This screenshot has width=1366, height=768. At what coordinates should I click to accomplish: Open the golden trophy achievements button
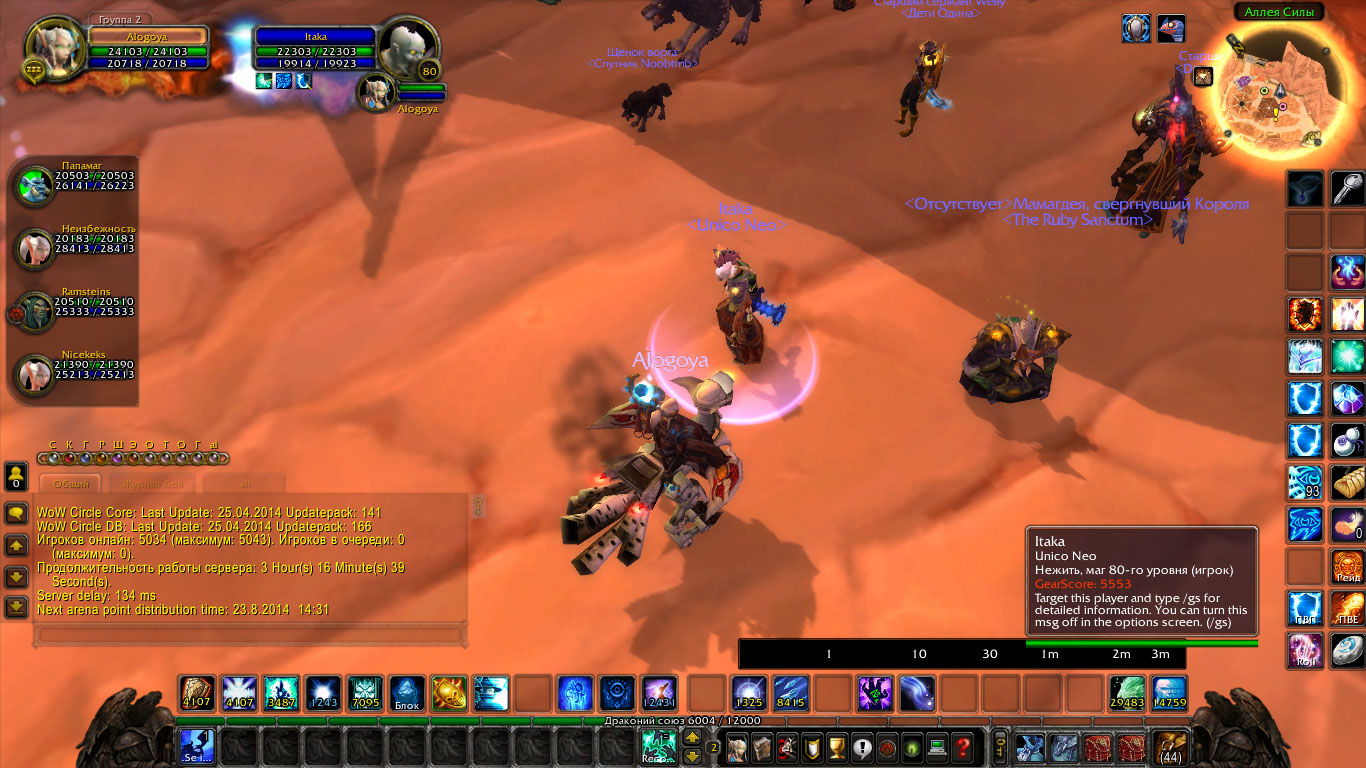838,747
